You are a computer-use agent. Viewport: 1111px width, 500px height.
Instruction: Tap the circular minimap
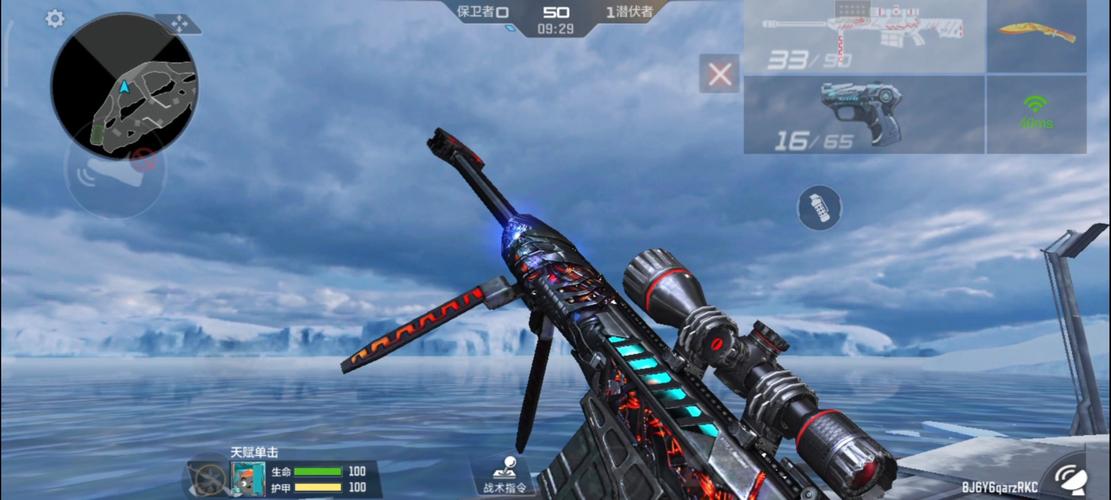[x=123, y=84]
